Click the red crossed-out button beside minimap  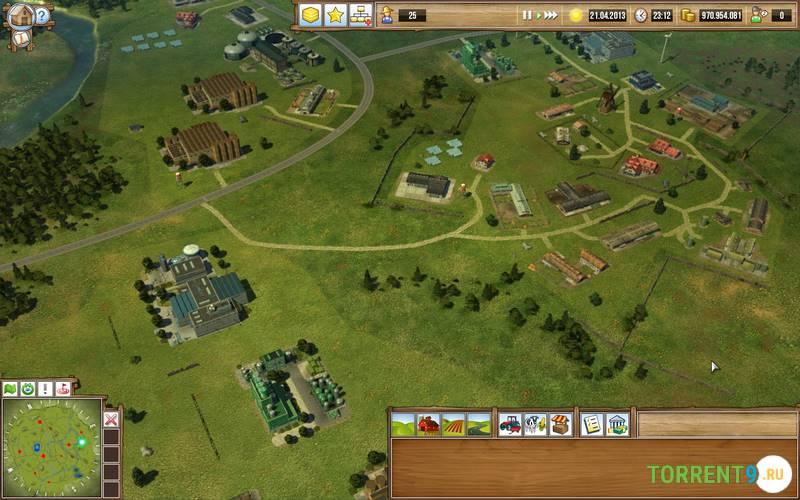tap(111, 419)
